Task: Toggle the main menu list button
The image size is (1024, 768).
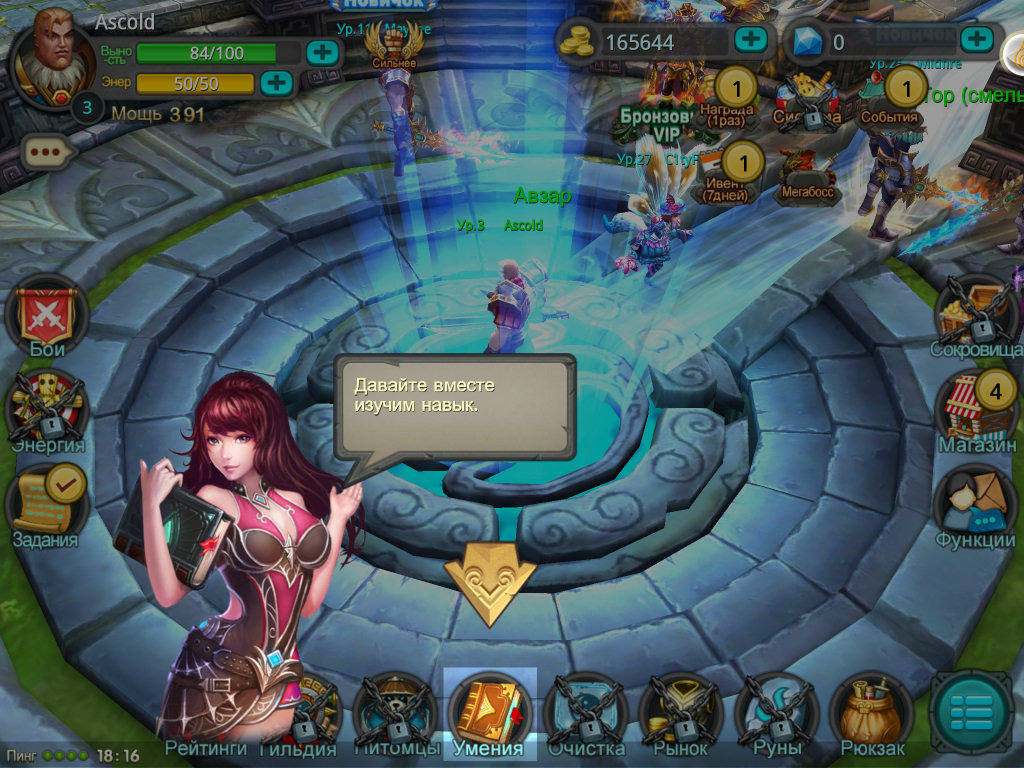Action: 971,711
